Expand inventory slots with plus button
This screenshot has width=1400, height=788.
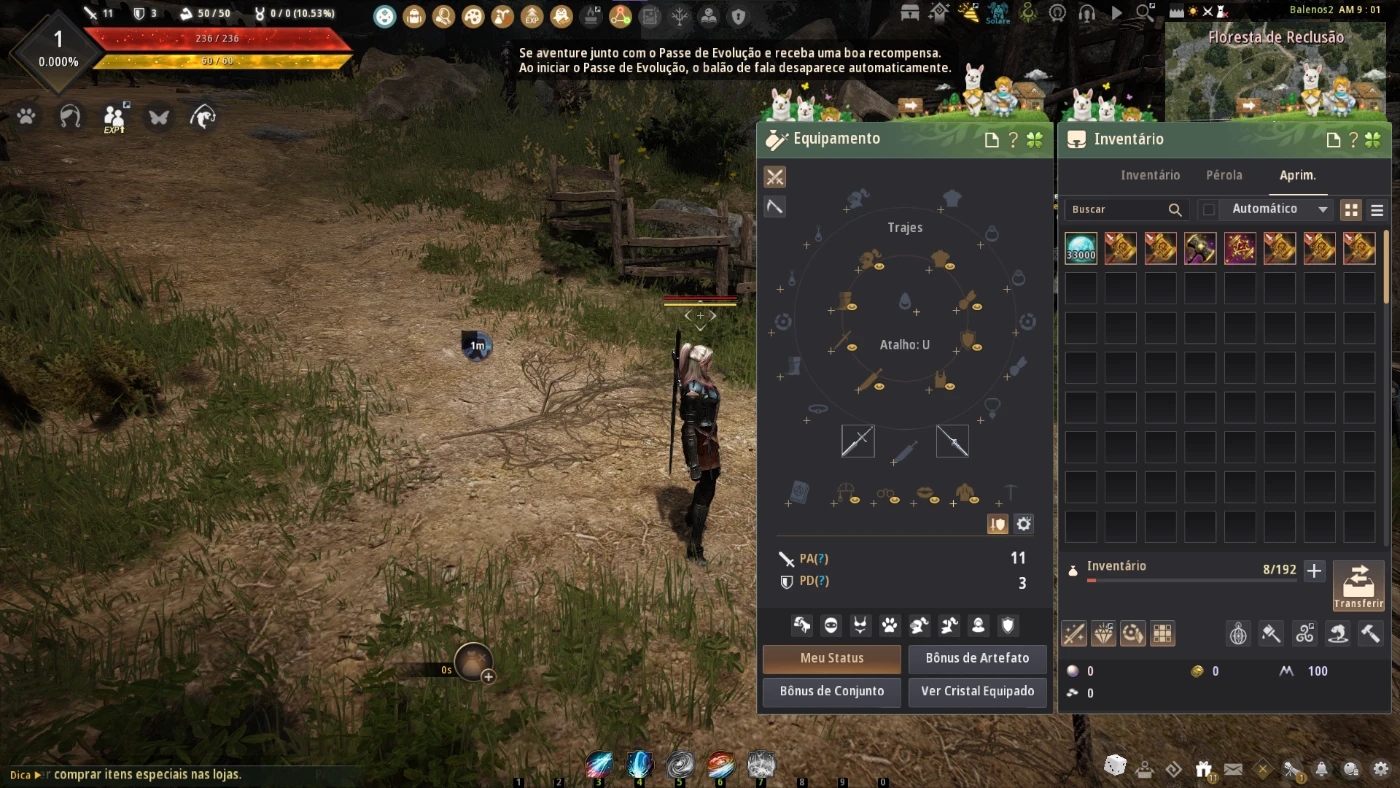point(1314,571)
